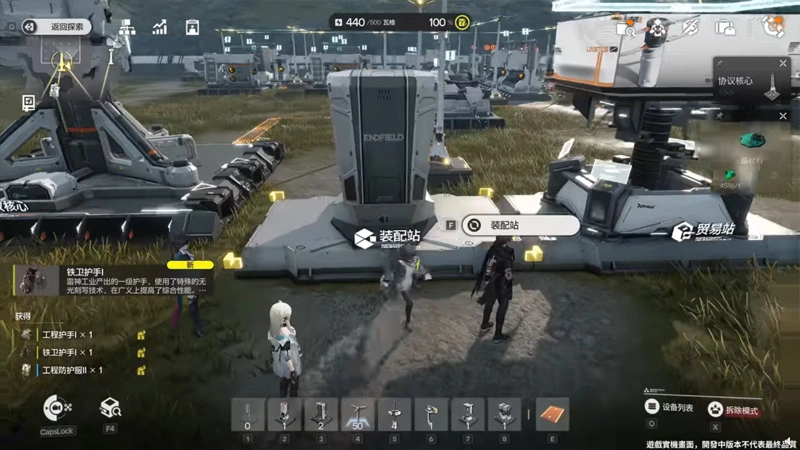Click the 返回探索 return button
Screen dimensions: 800x450
(62, 27)
